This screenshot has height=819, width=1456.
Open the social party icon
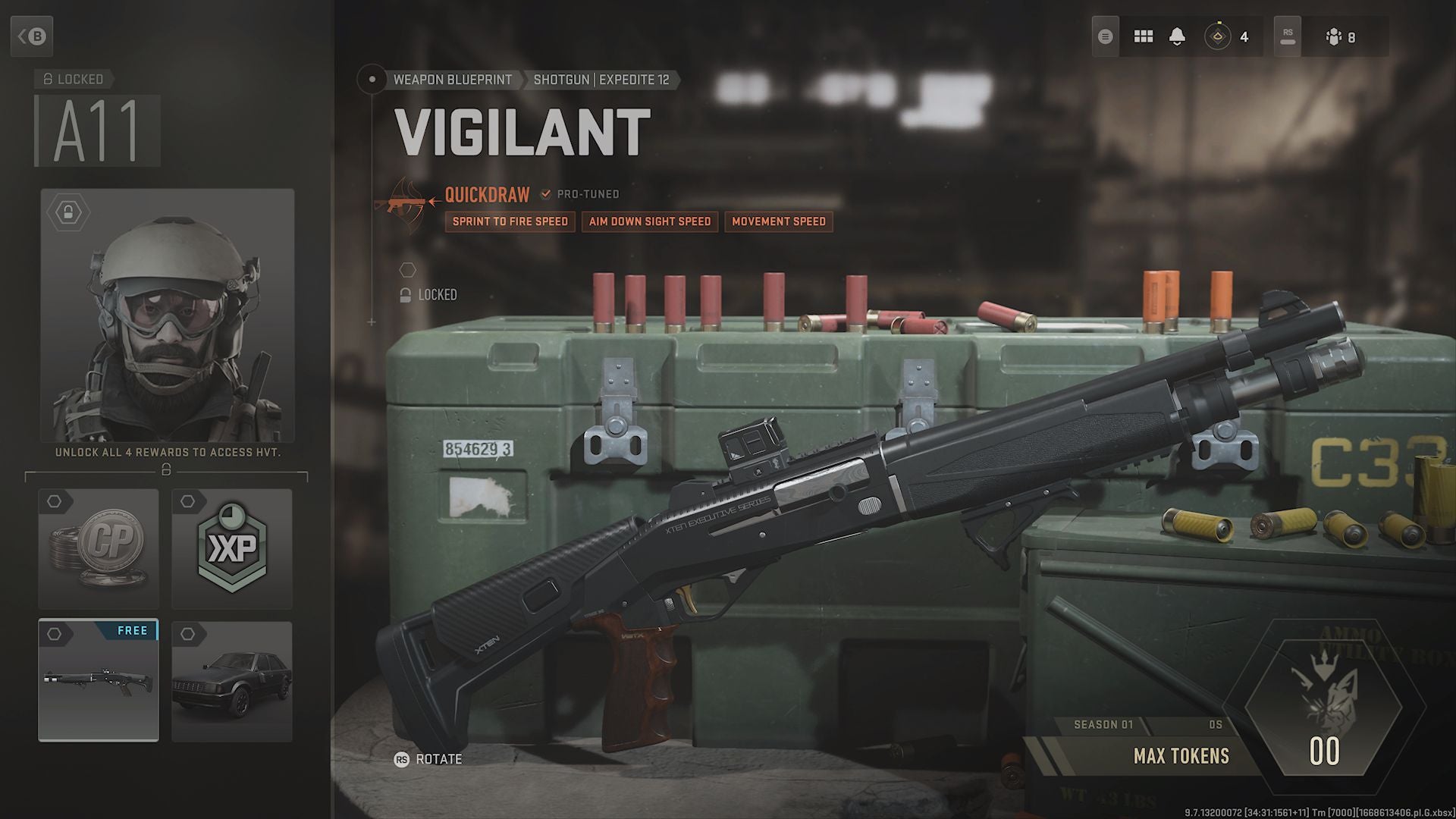click(x=1340, y=36)
